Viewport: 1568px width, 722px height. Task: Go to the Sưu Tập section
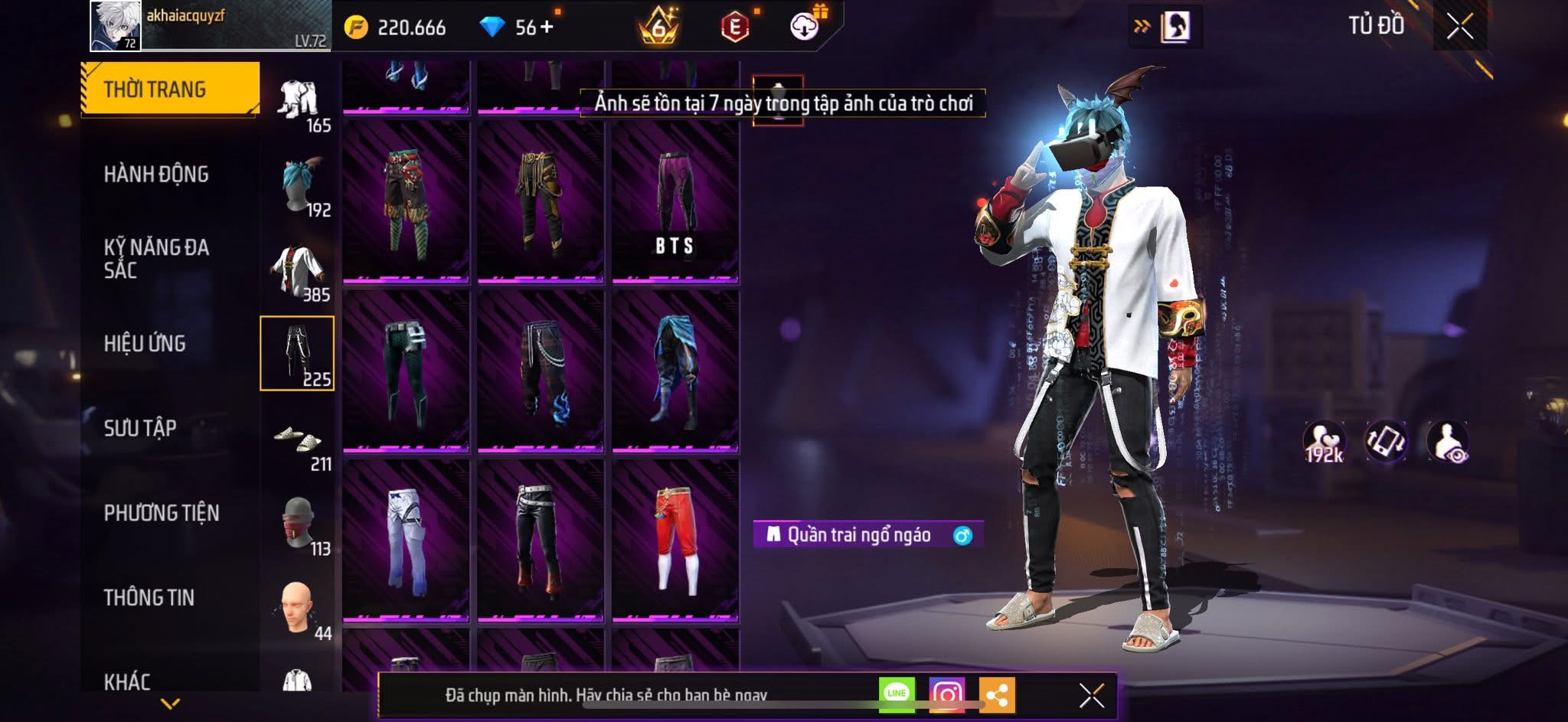tap(140, 428)
